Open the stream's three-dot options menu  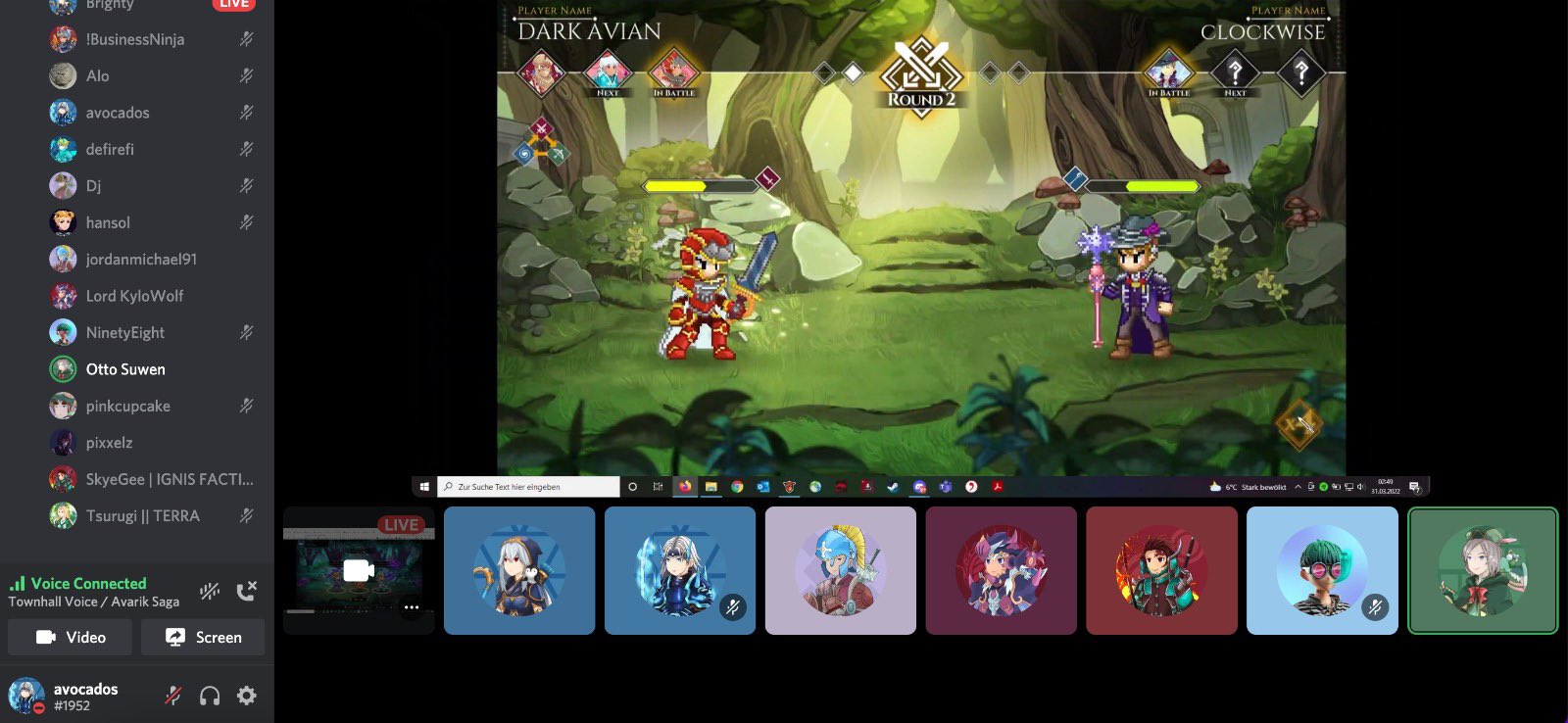(x=413, y=607)
